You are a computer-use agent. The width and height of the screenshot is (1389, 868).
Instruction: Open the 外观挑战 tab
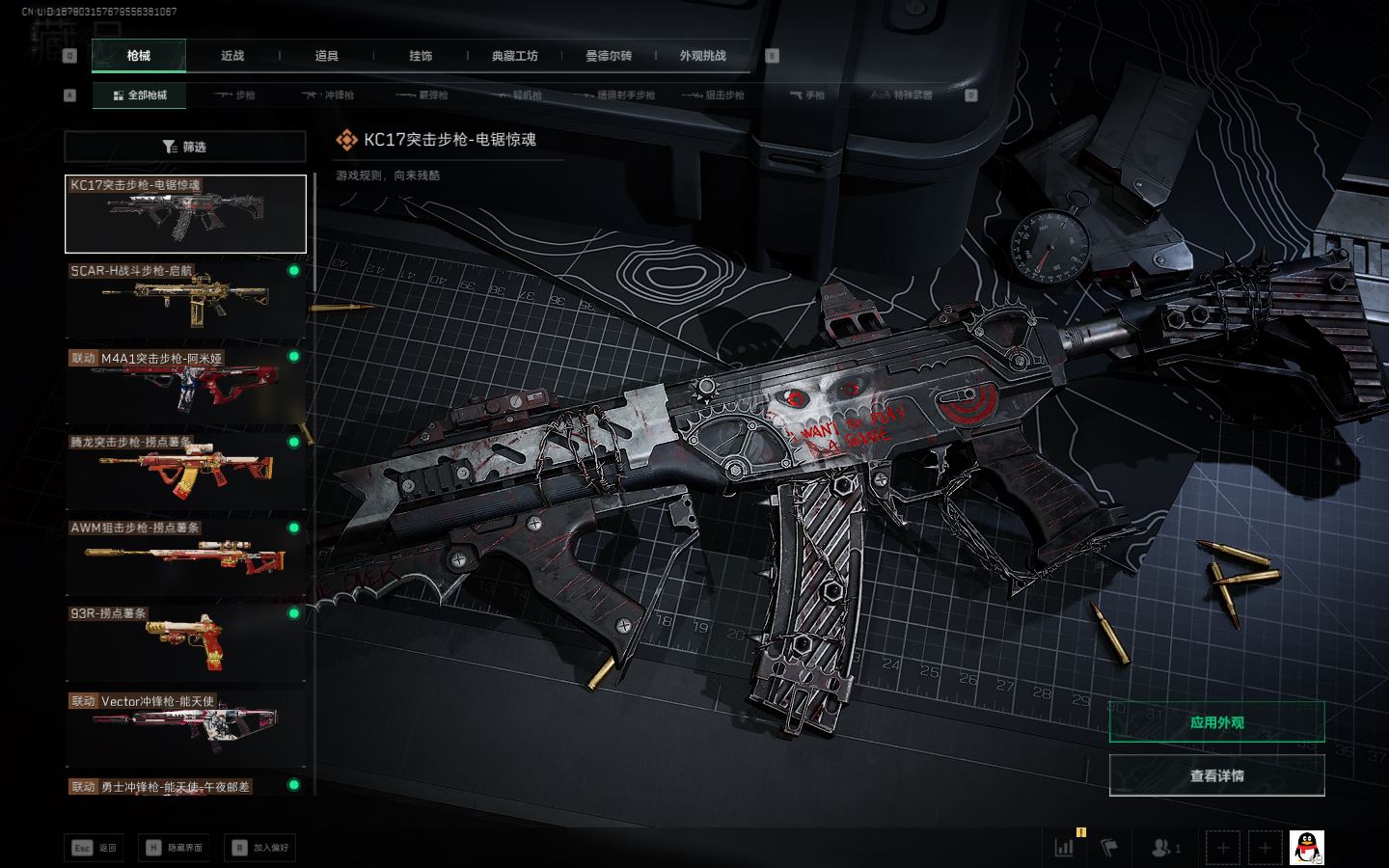point(702,56)
